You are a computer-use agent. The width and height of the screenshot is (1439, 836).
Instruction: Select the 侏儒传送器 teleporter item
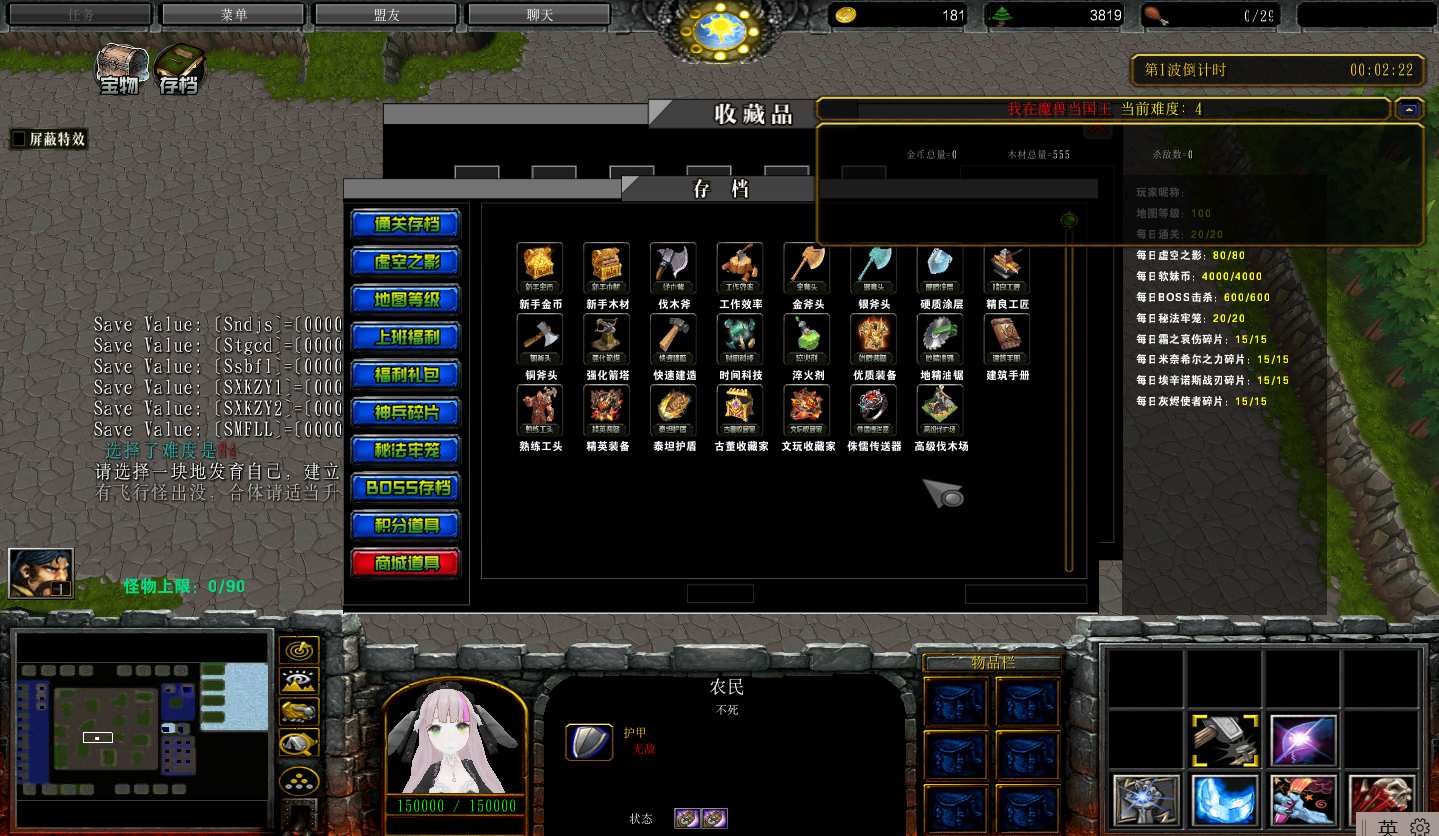click(x=872, y=410)
